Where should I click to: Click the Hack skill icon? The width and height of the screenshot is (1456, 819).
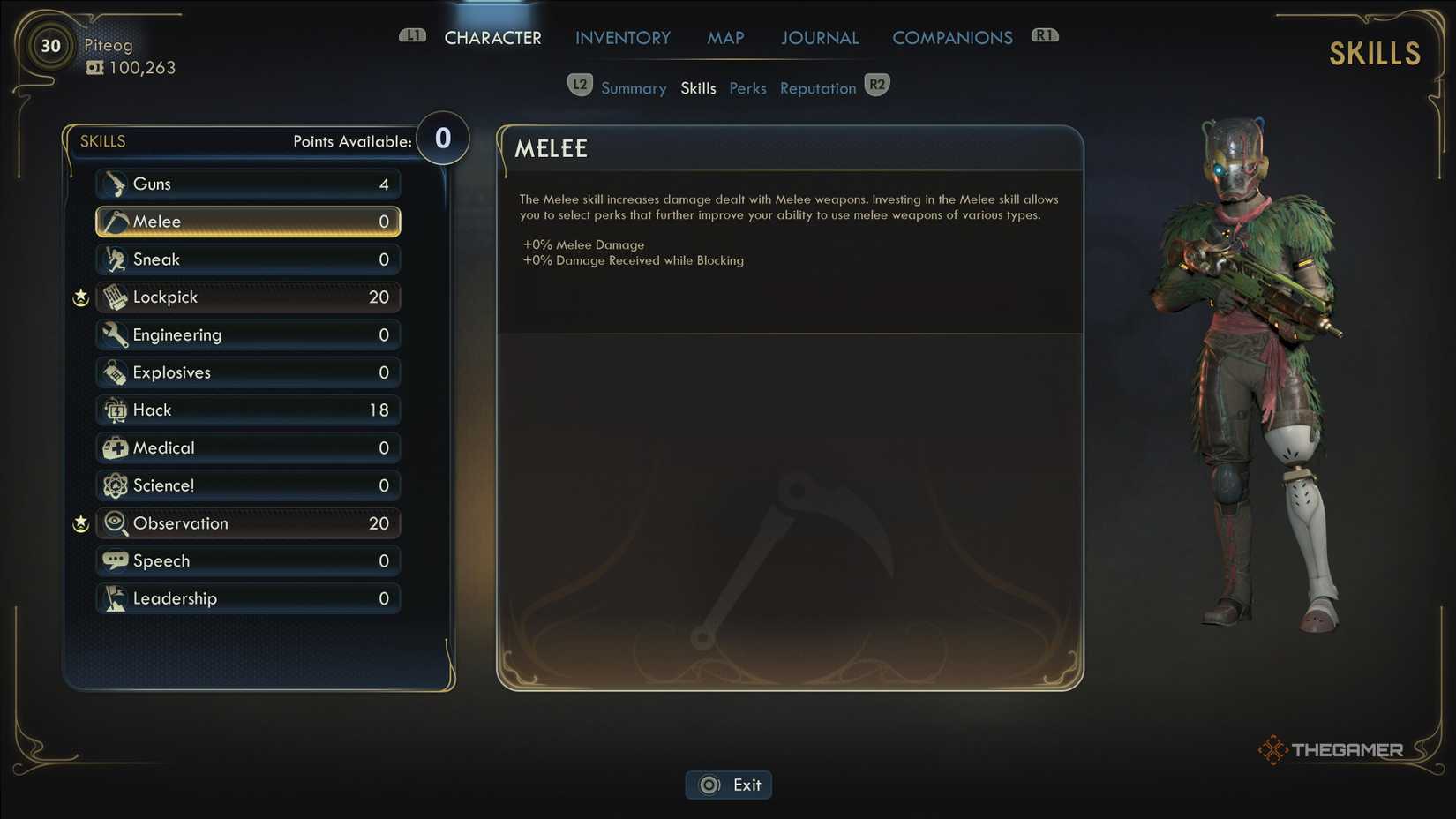[114, 409]
